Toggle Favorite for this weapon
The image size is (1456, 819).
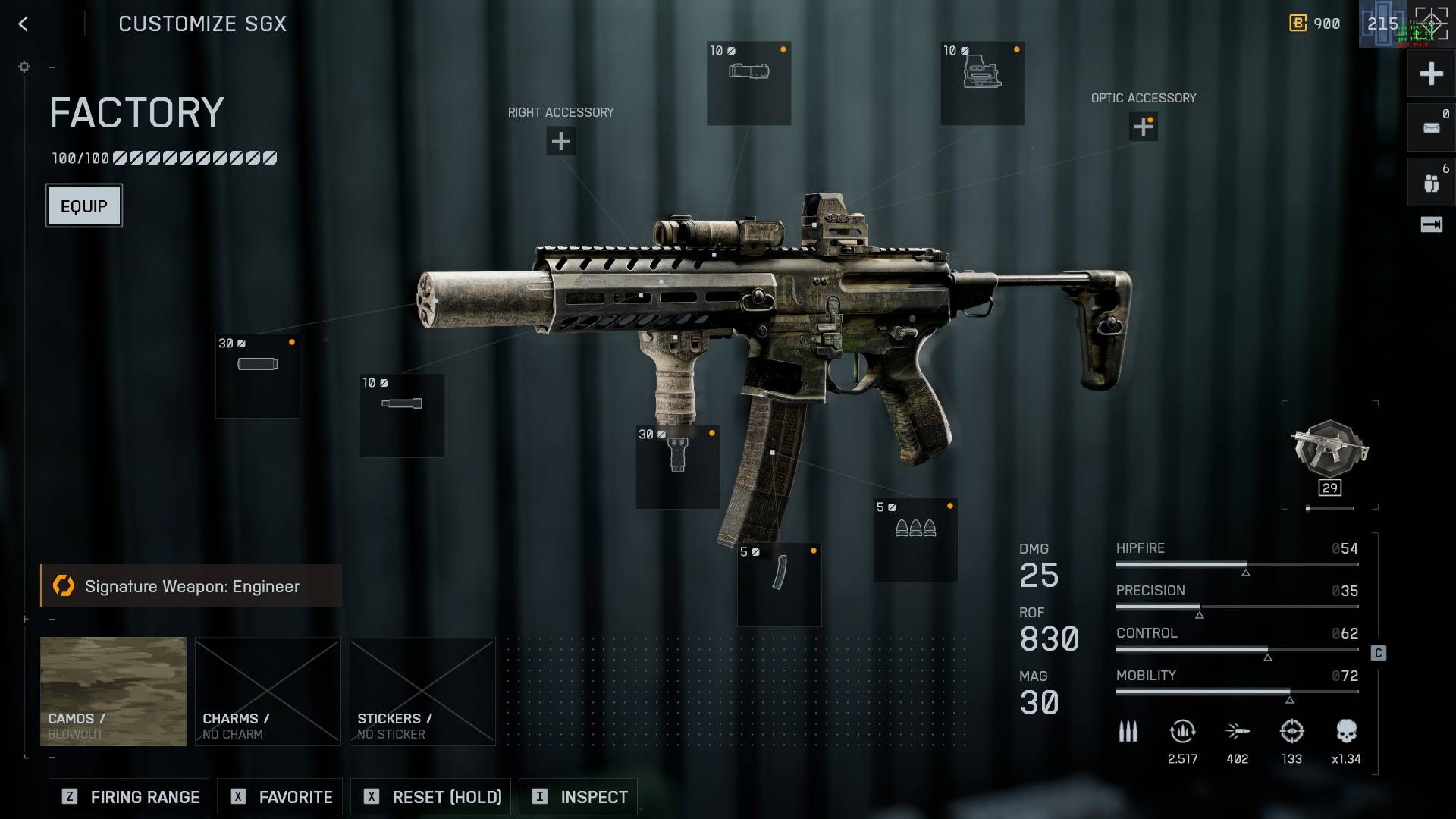(279, 796)
